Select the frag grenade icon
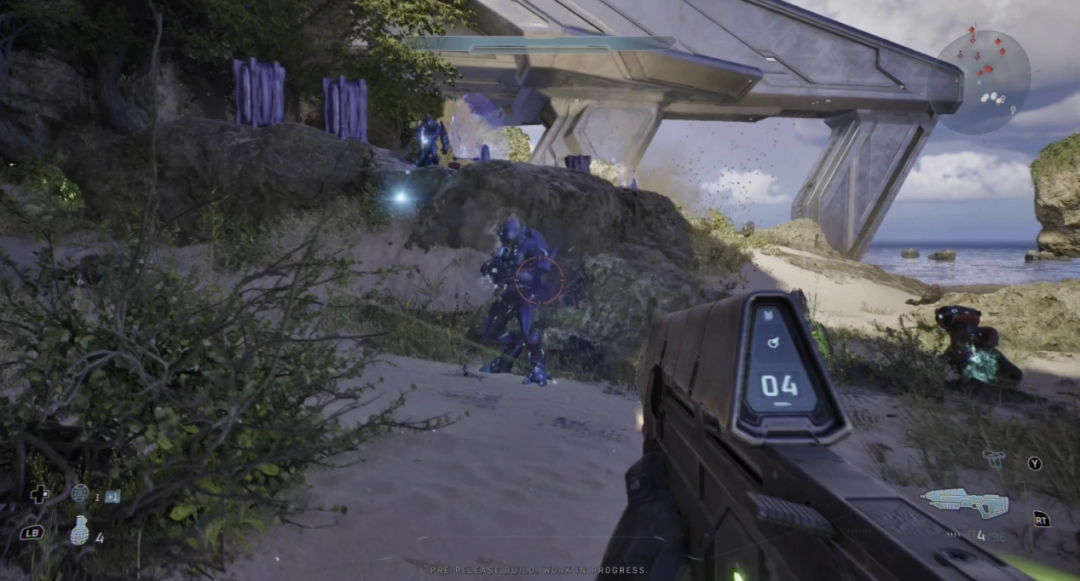1080x581 pixels. pos(80,530)
